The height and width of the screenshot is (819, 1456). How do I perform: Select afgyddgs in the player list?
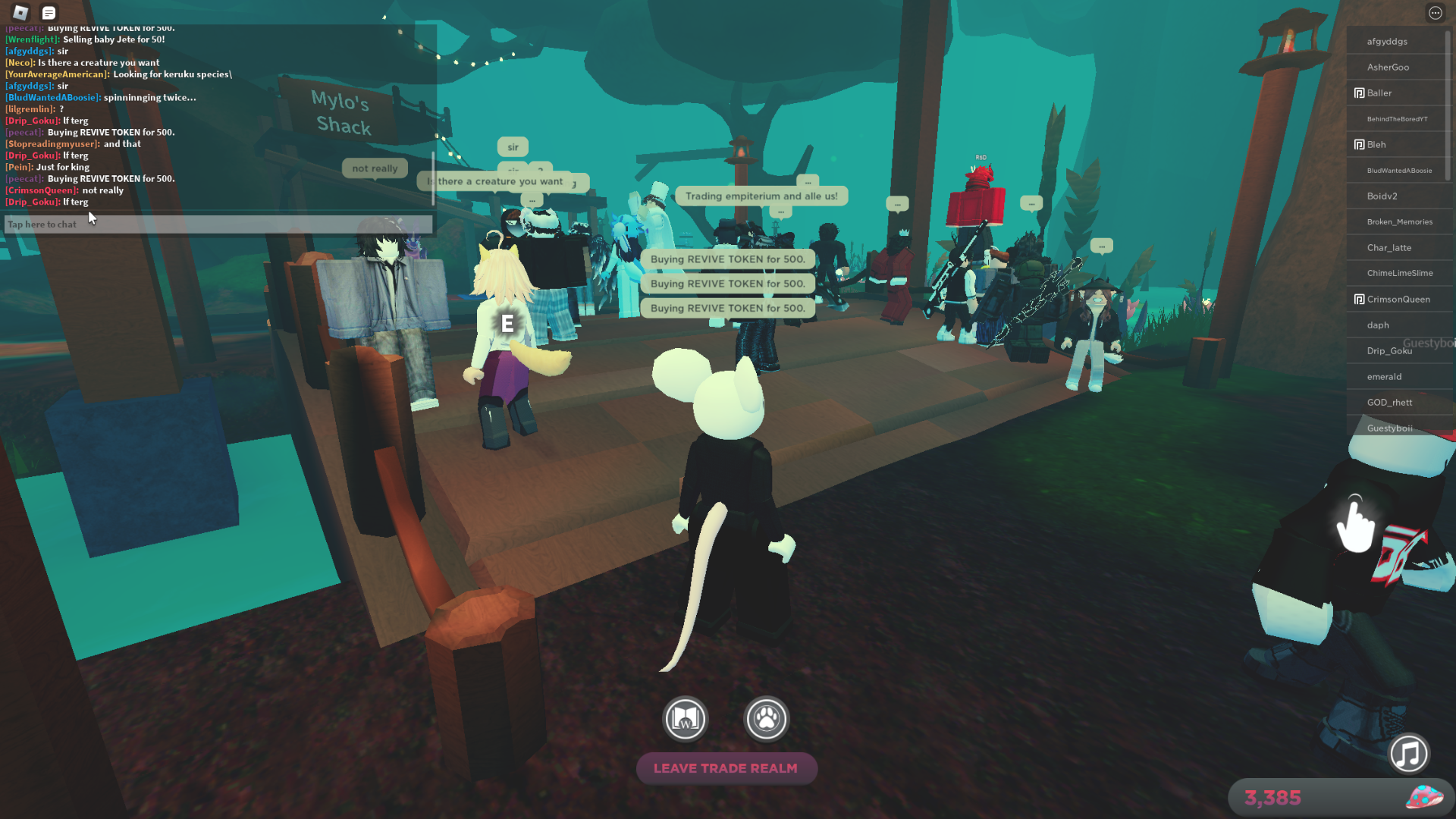coord(1387,42)
